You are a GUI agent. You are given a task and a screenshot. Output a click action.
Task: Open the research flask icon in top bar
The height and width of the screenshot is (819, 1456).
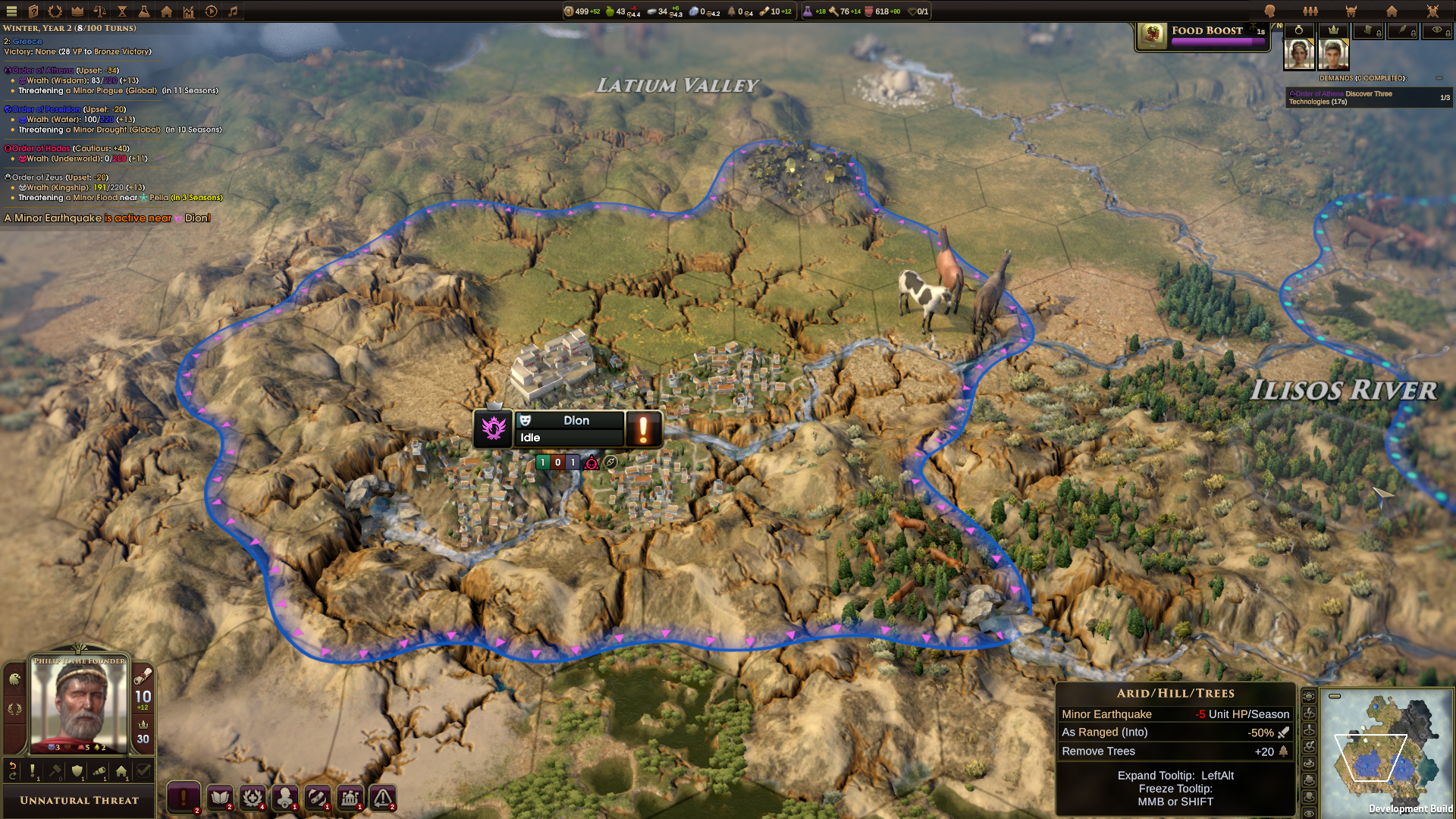click(x=144, y=11)
